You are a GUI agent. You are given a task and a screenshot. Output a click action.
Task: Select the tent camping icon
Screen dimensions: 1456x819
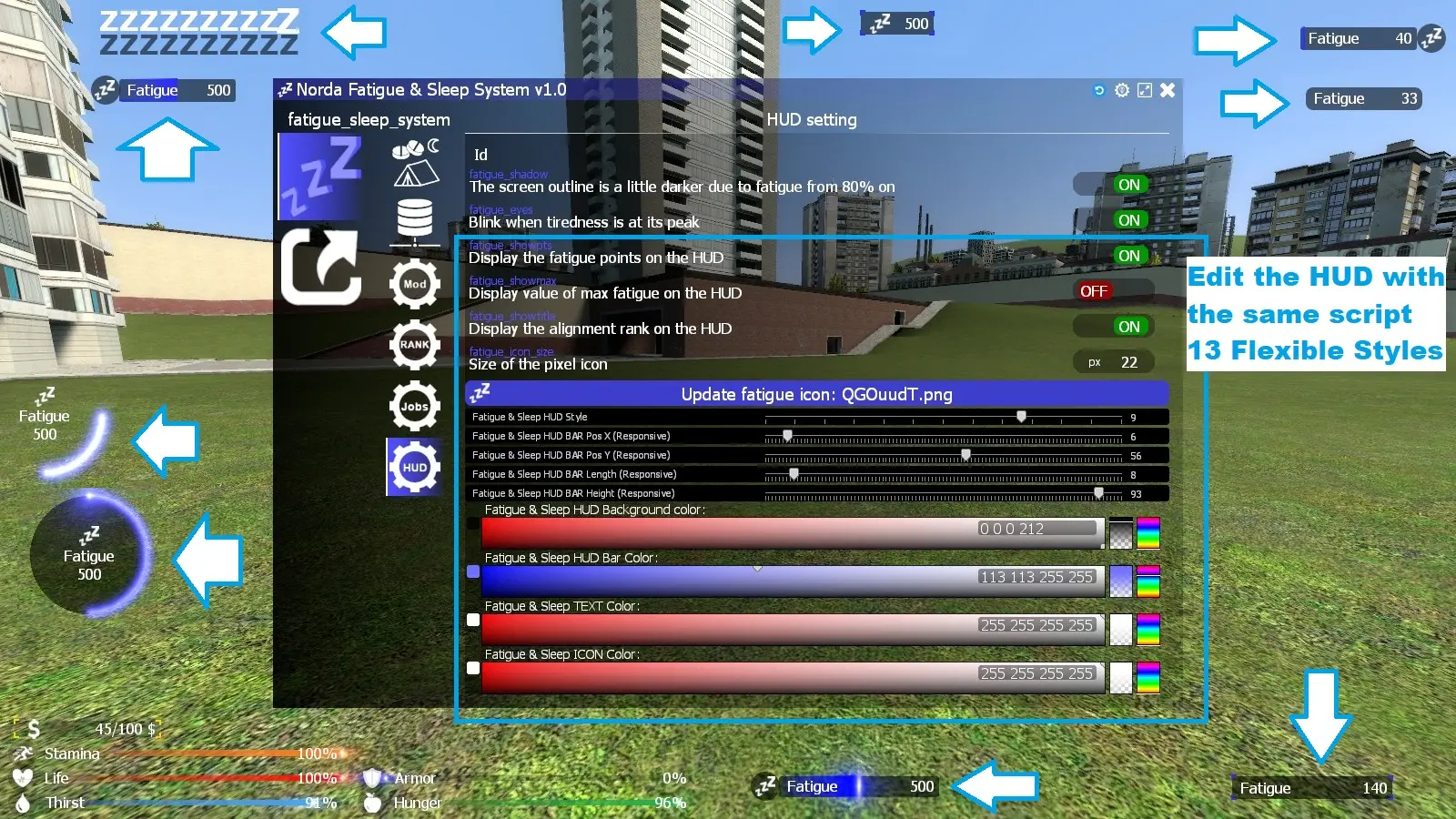(x=415, y=171)
